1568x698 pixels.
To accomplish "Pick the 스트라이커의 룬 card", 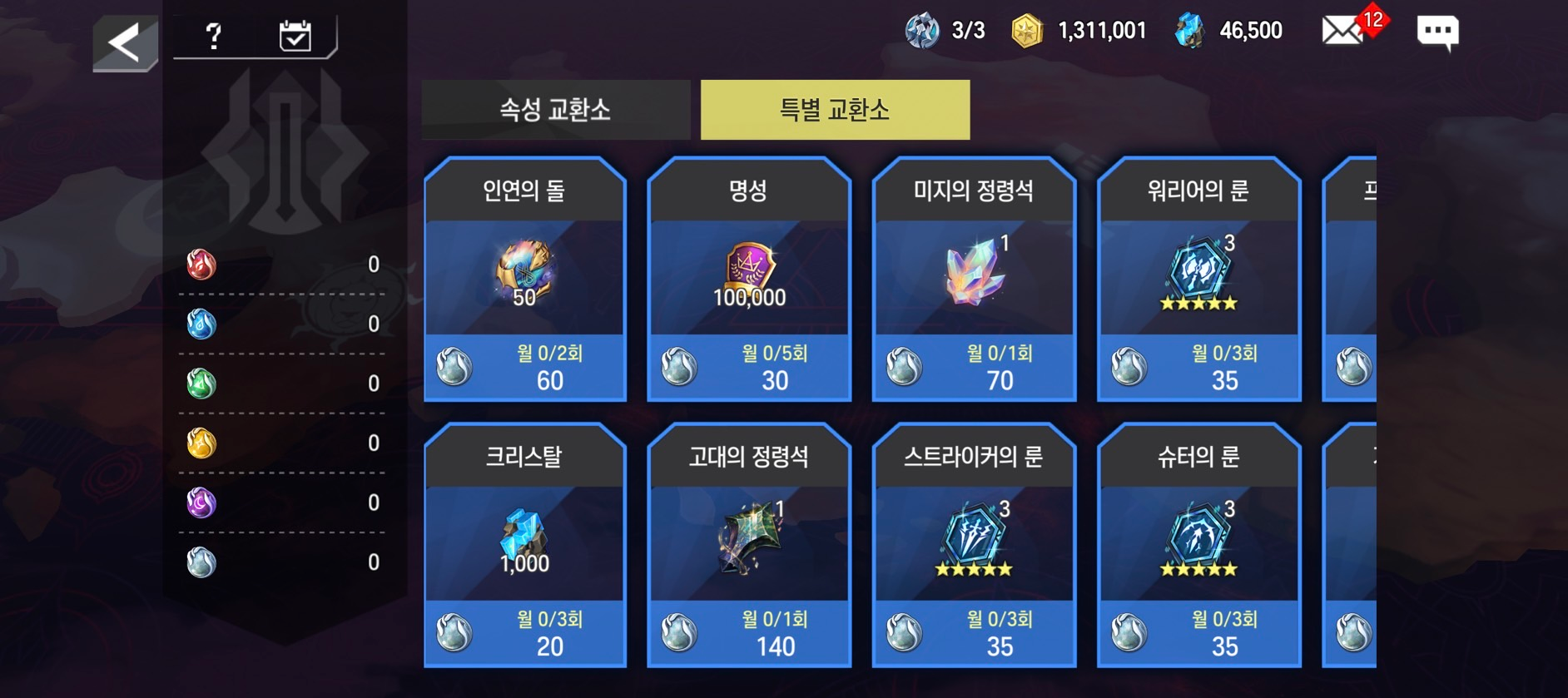I will click(x=974, y=546).
